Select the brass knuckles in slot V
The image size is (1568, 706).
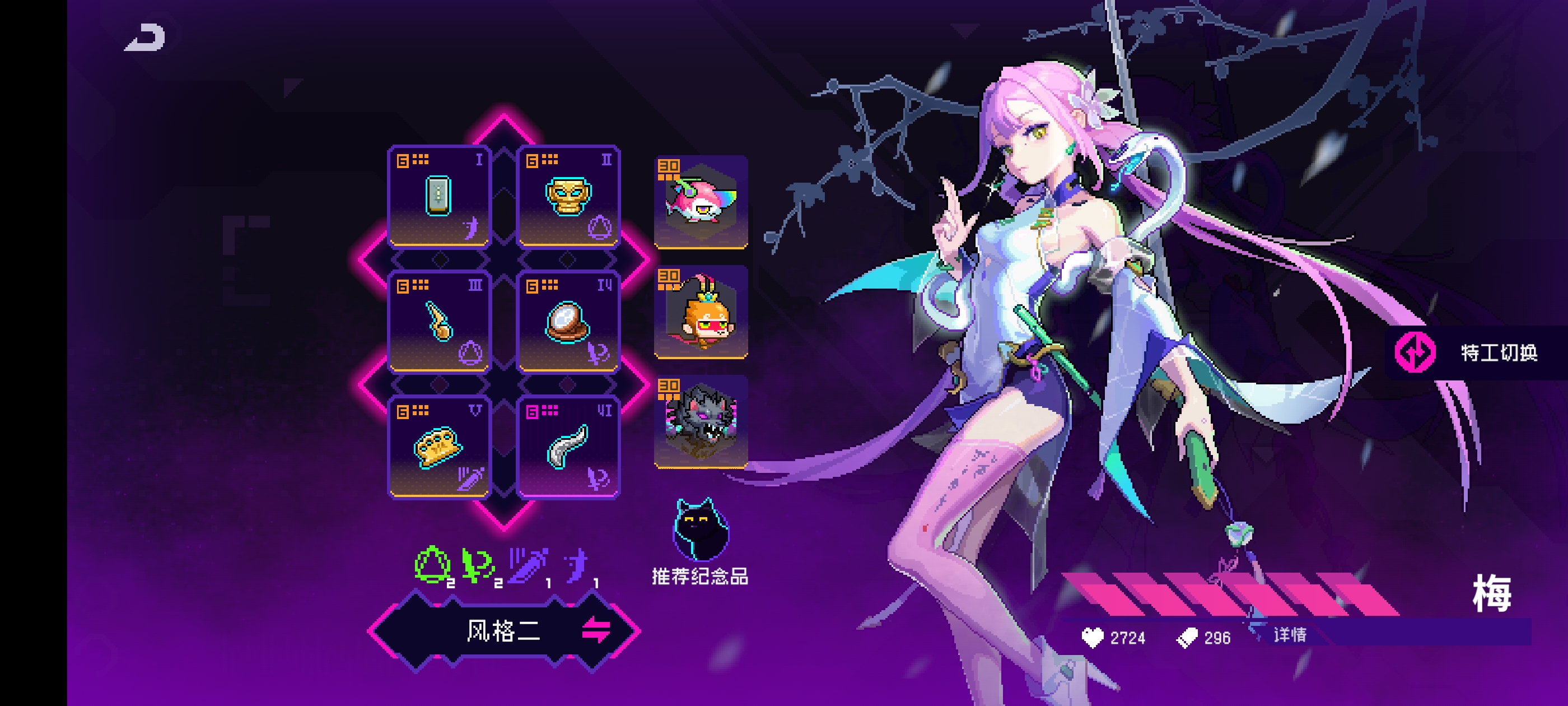click(x=438, y=447)
